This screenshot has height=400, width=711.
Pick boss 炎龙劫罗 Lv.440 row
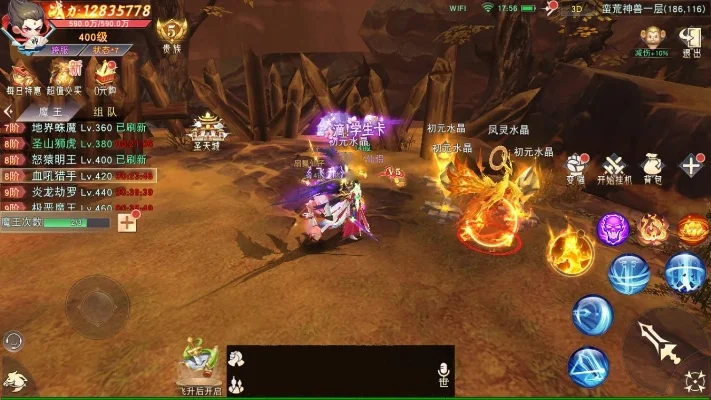coord(75,191)
